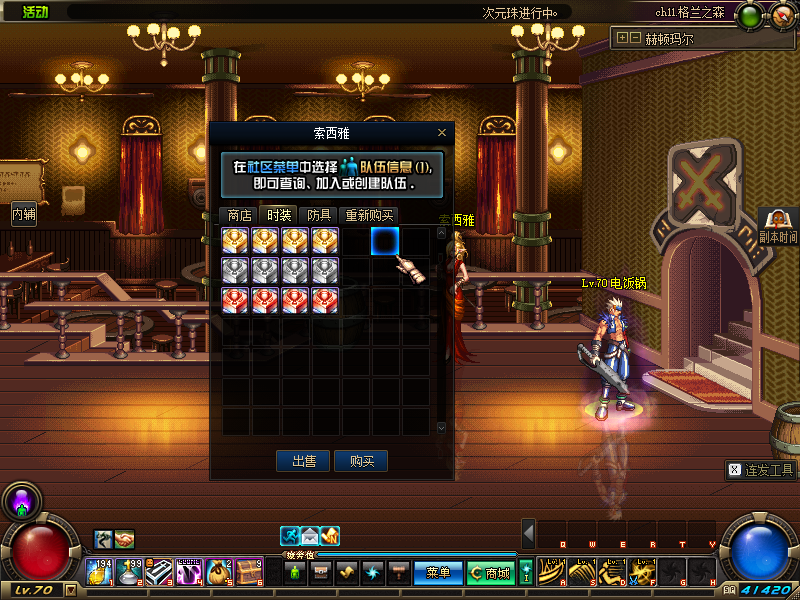The width and height of the screenshot is (800, 600).
Task: Open the 时装 tab
Action: click(279, 215)
